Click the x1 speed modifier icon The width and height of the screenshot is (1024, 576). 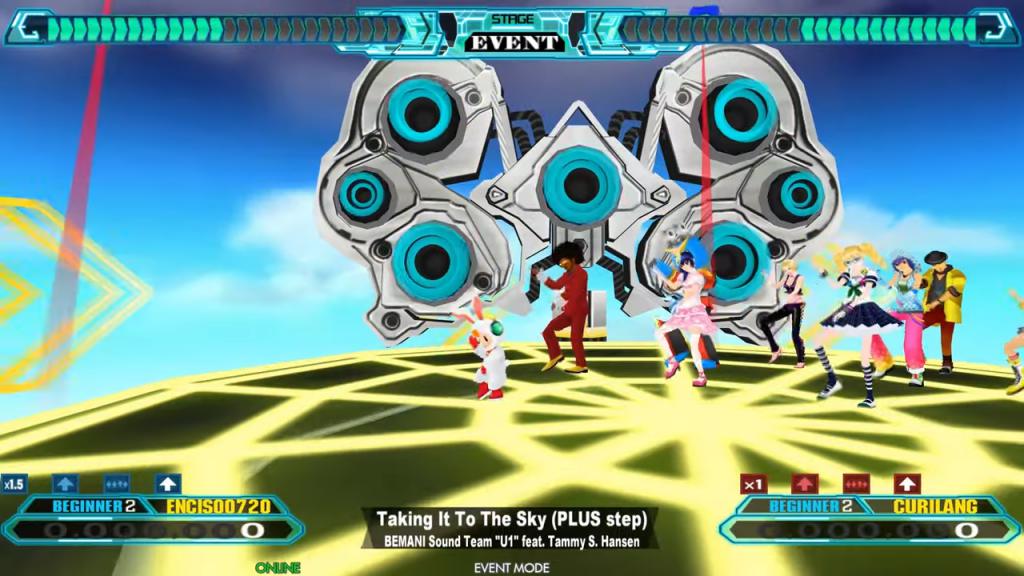point(754,484)
